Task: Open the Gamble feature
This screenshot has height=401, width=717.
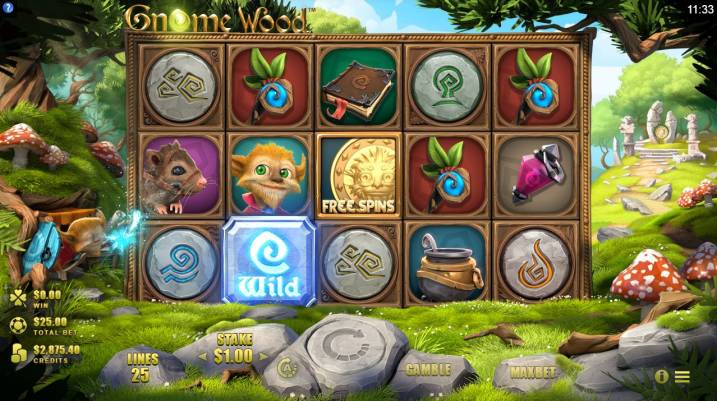Action: click(427, 368)
